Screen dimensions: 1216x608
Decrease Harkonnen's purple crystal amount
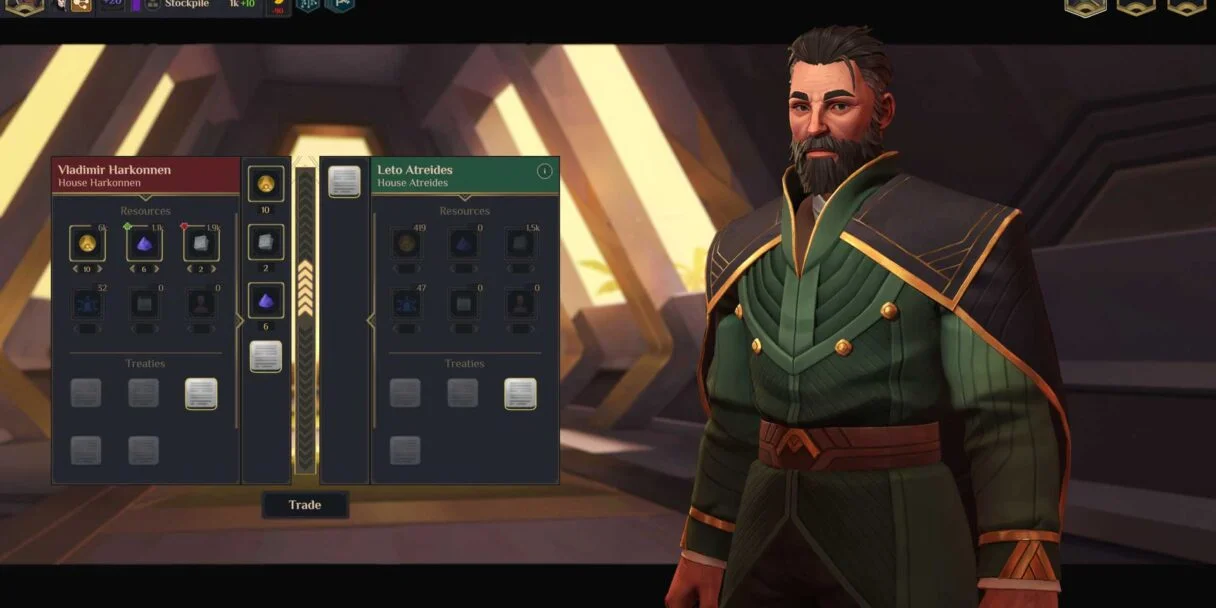pos(131,269)
